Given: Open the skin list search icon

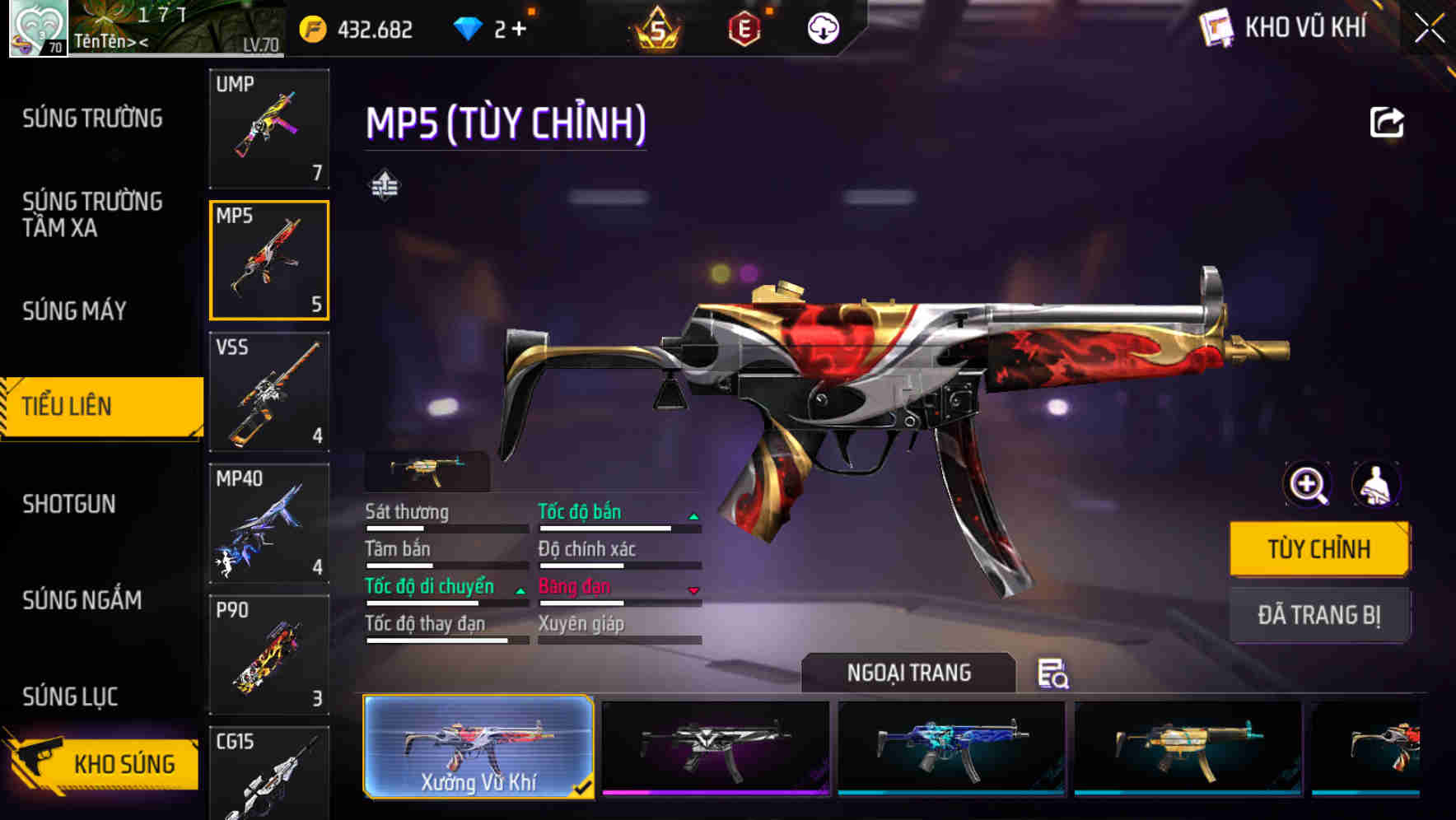Looking at the screenshot, I should click(1052, 673).
